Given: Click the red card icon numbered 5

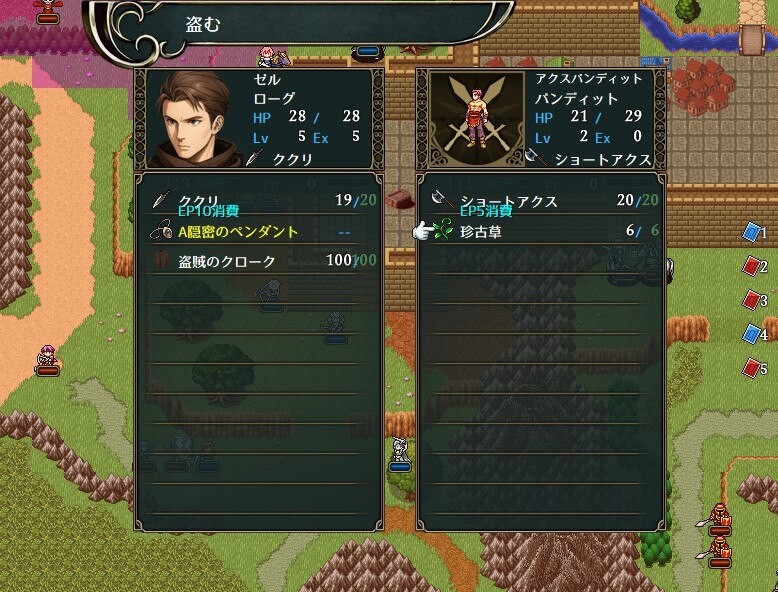Looking at the screenshot, I should pos(753,368).
